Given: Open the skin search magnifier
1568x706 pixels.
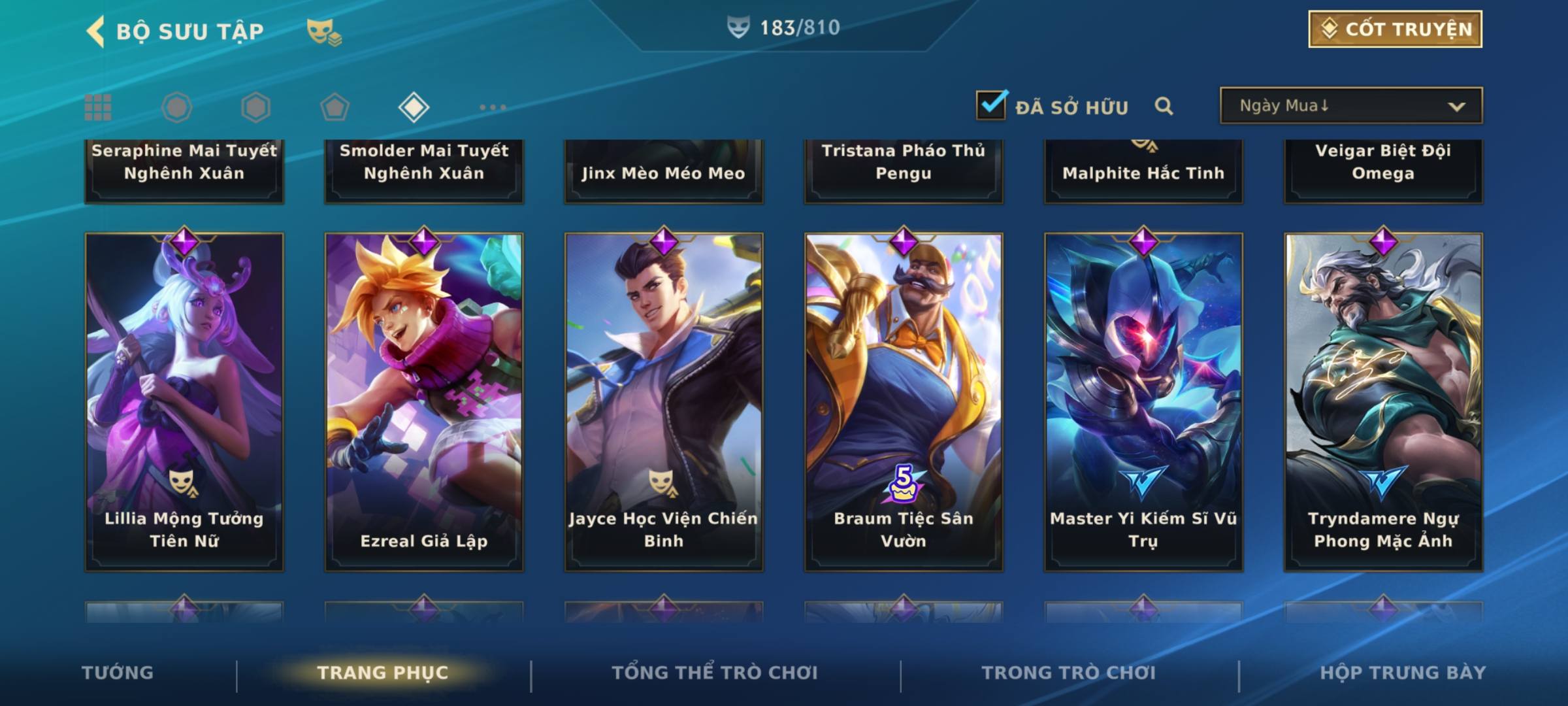Looking at the screenshot, I should coord(1164,106).
